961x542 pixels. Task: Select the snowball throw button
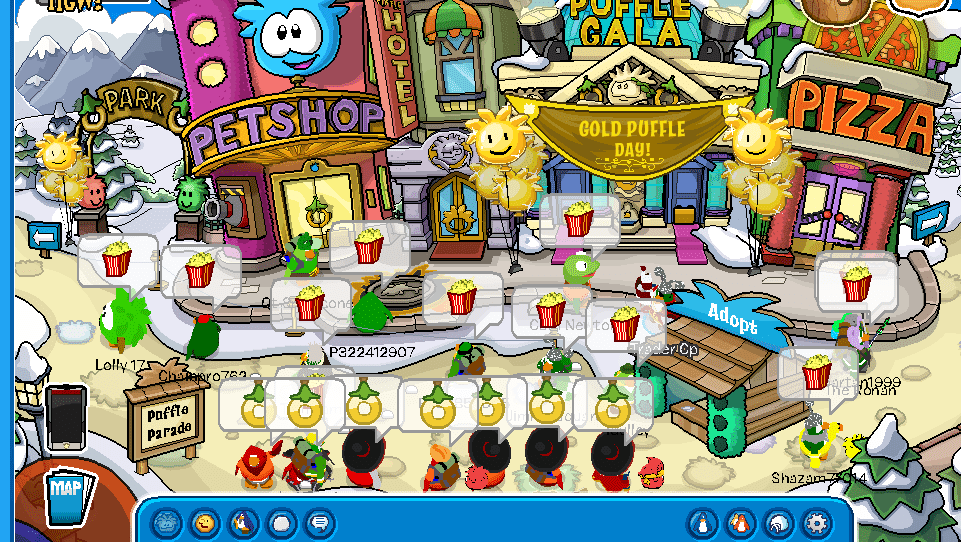[x=281, y=523]
